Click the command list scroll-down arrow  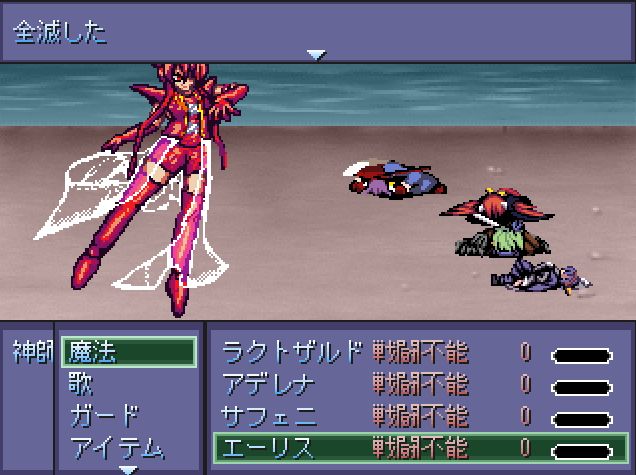[127, 468]
